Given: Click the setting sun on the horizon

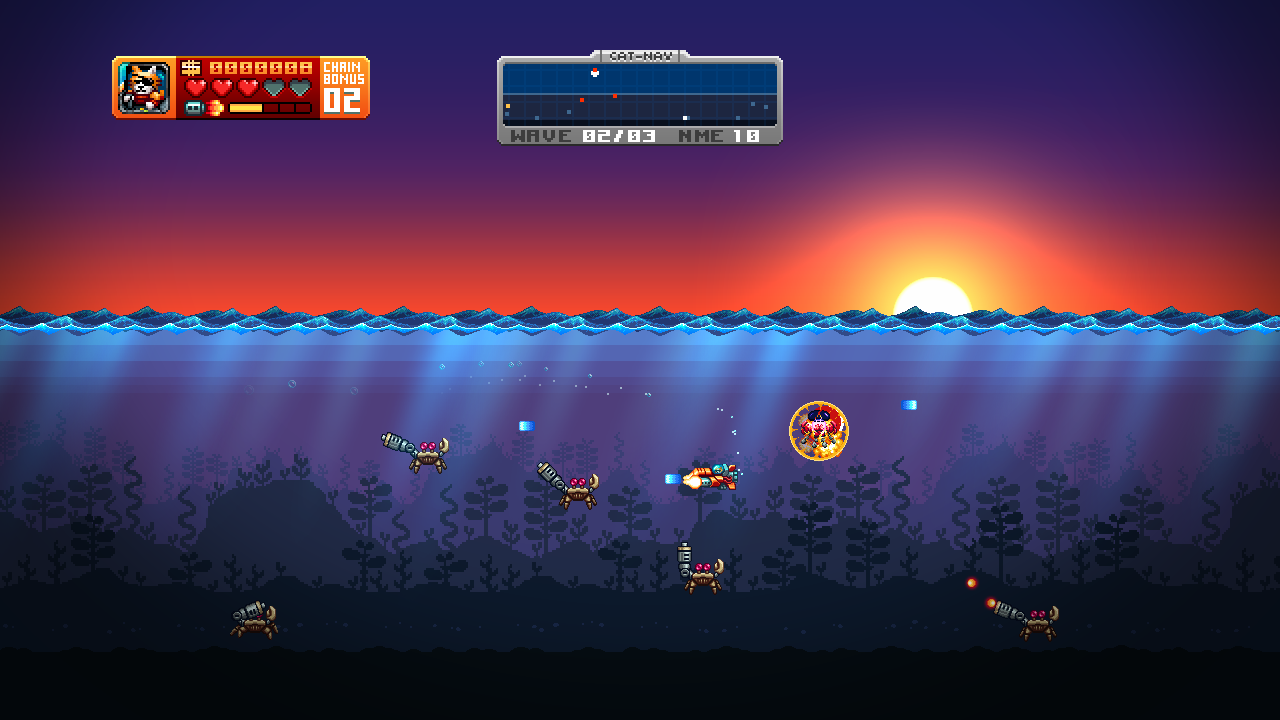Looking at the screenshot, I should pyautogui.click(x=933, y=297).
